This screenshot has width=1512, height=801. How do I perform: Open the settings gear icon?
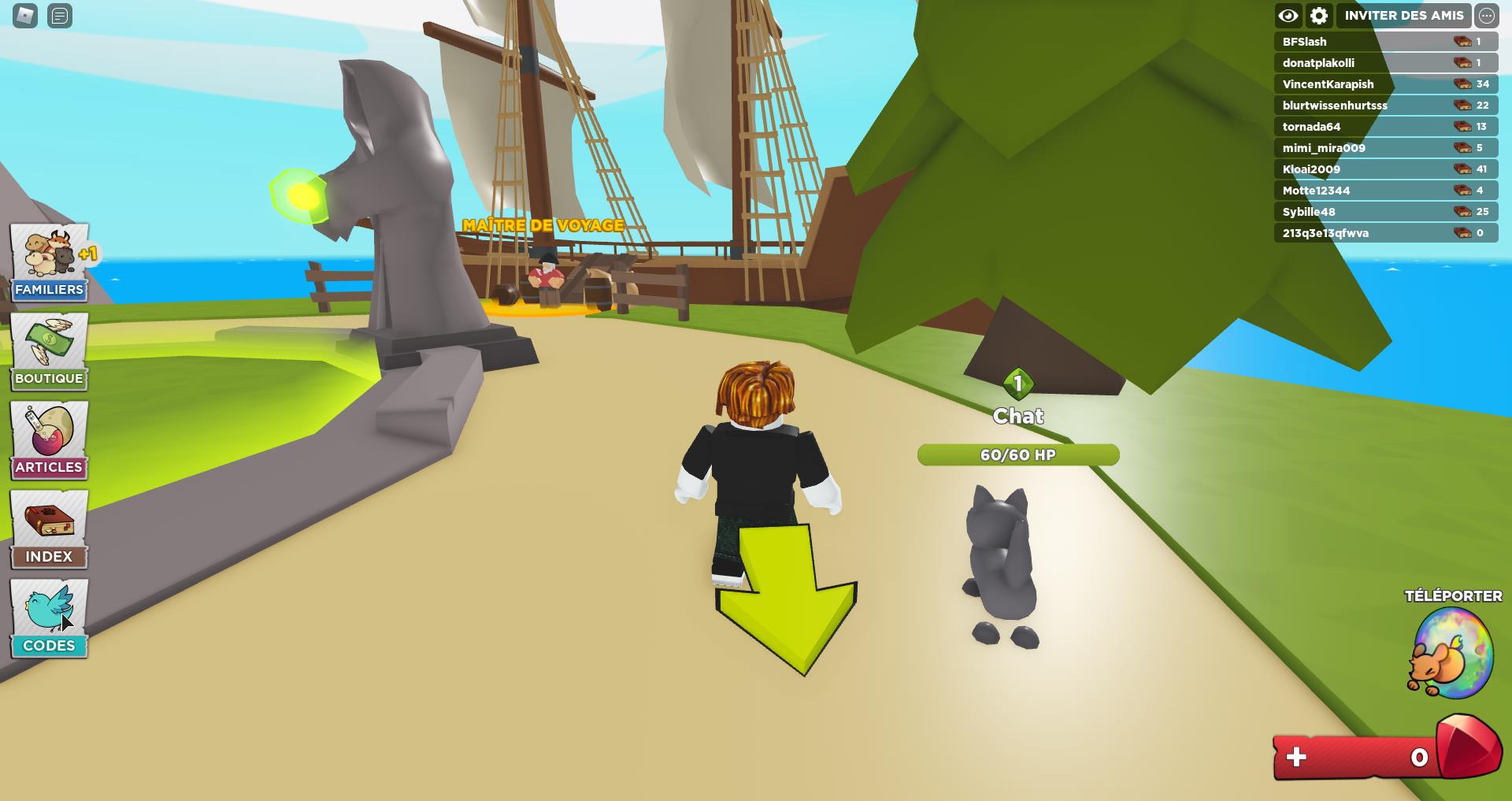(1319, 15)
